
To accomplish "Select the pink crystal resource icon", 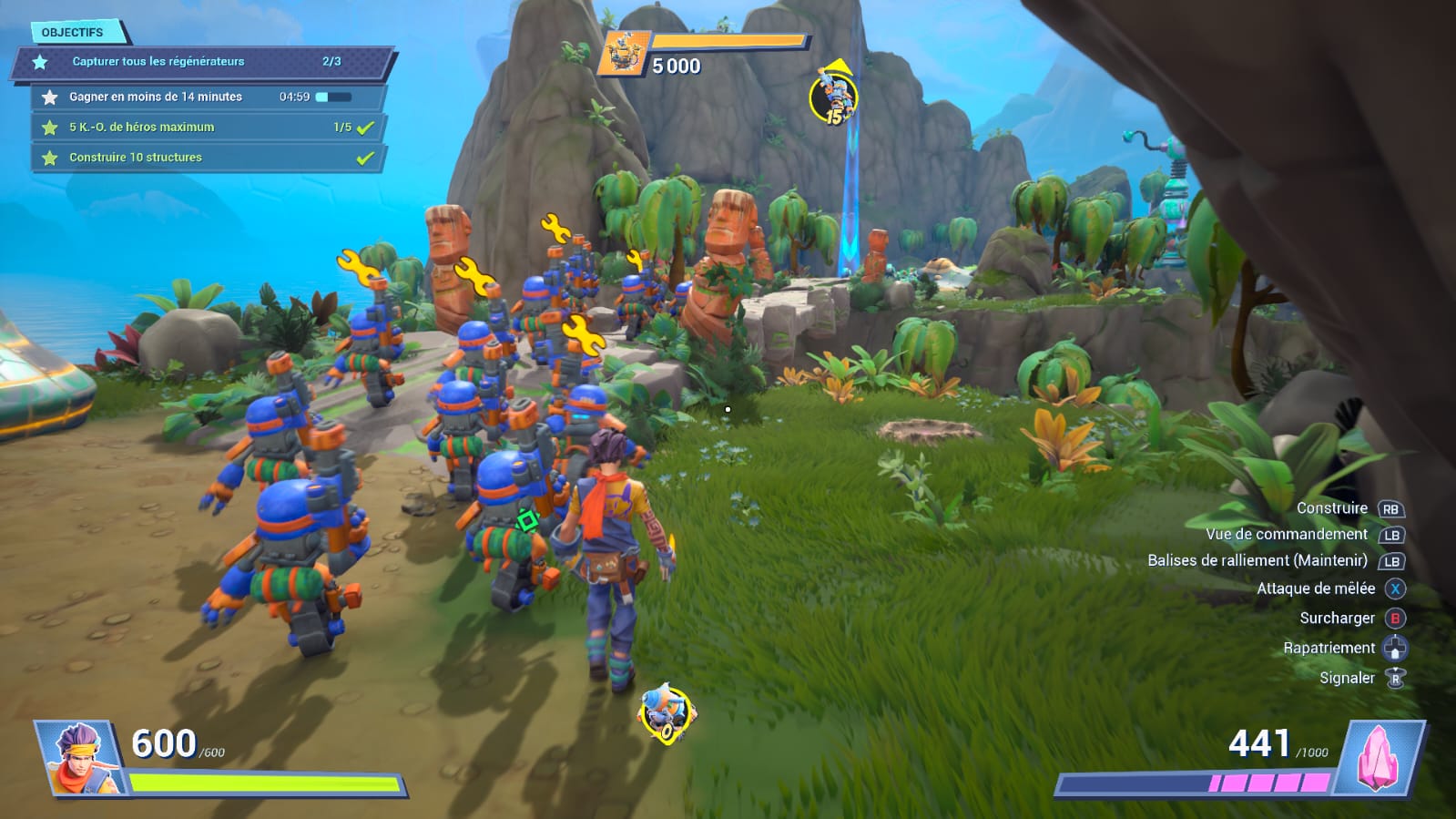I will 1380,756.
